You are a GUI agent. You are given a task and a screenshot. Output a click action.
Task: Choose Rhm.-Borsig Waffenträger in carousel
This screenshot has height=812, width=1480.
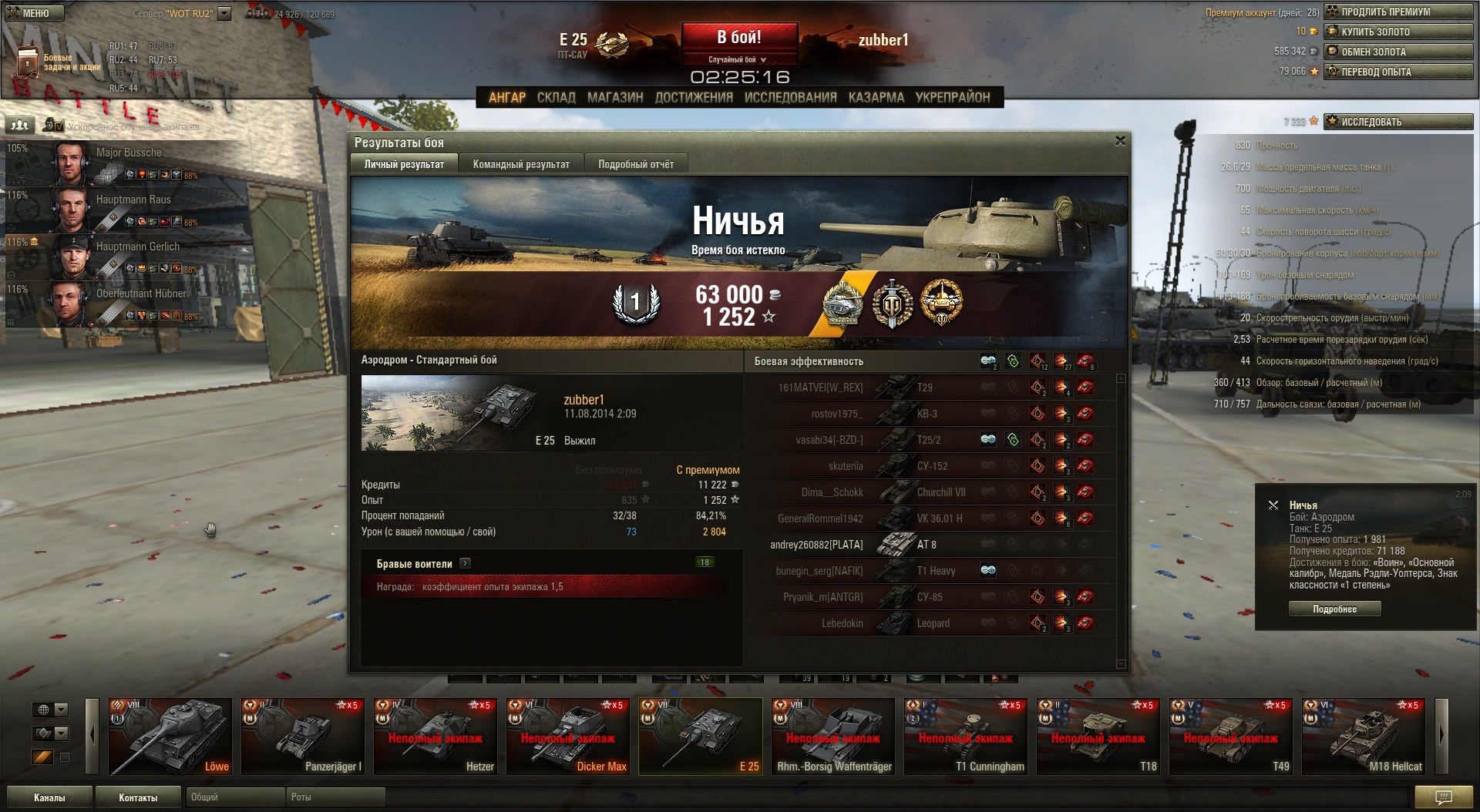833,736
